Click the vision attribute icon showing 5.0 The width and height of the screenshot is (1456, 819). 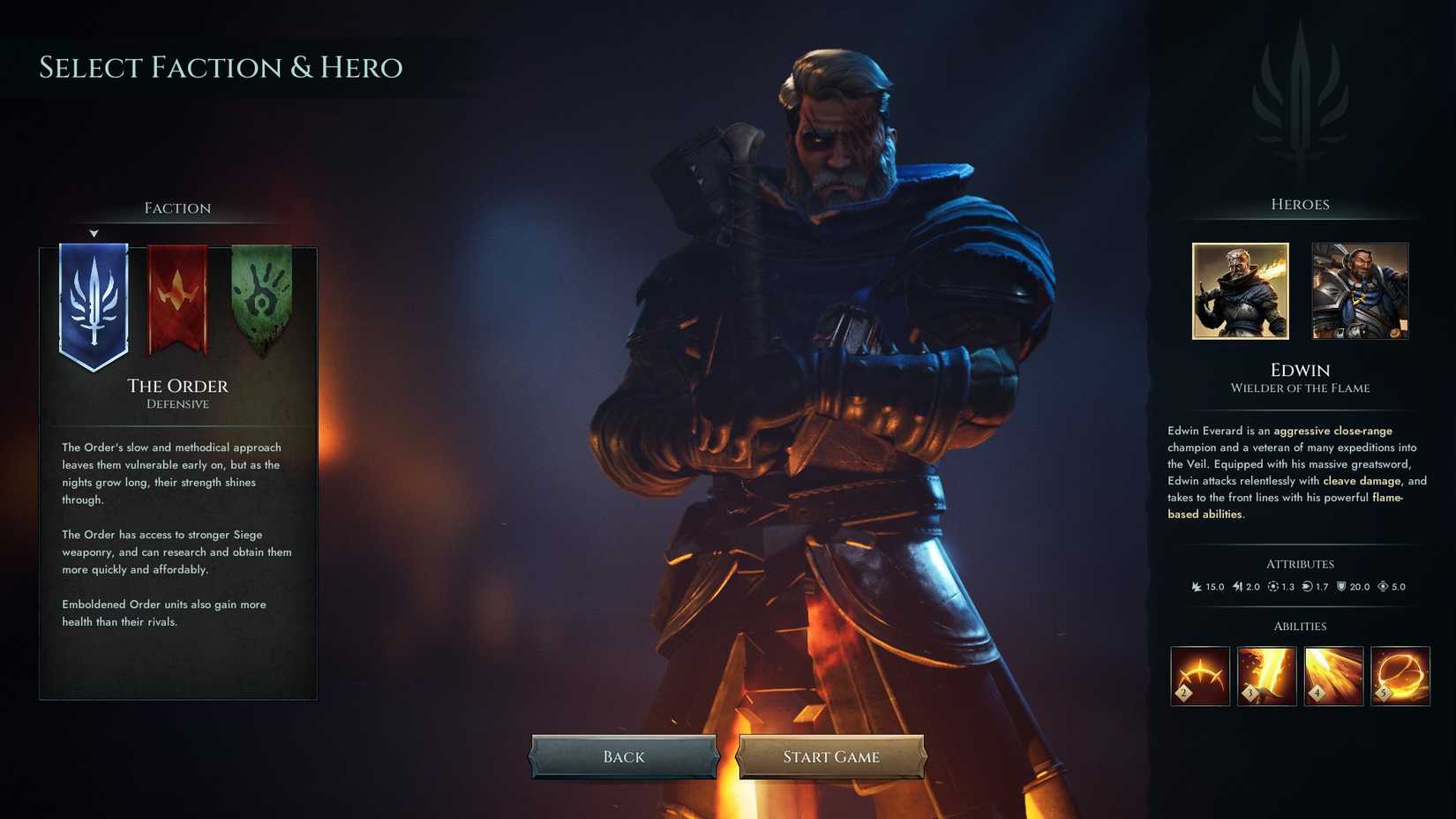pos(1380,586)
